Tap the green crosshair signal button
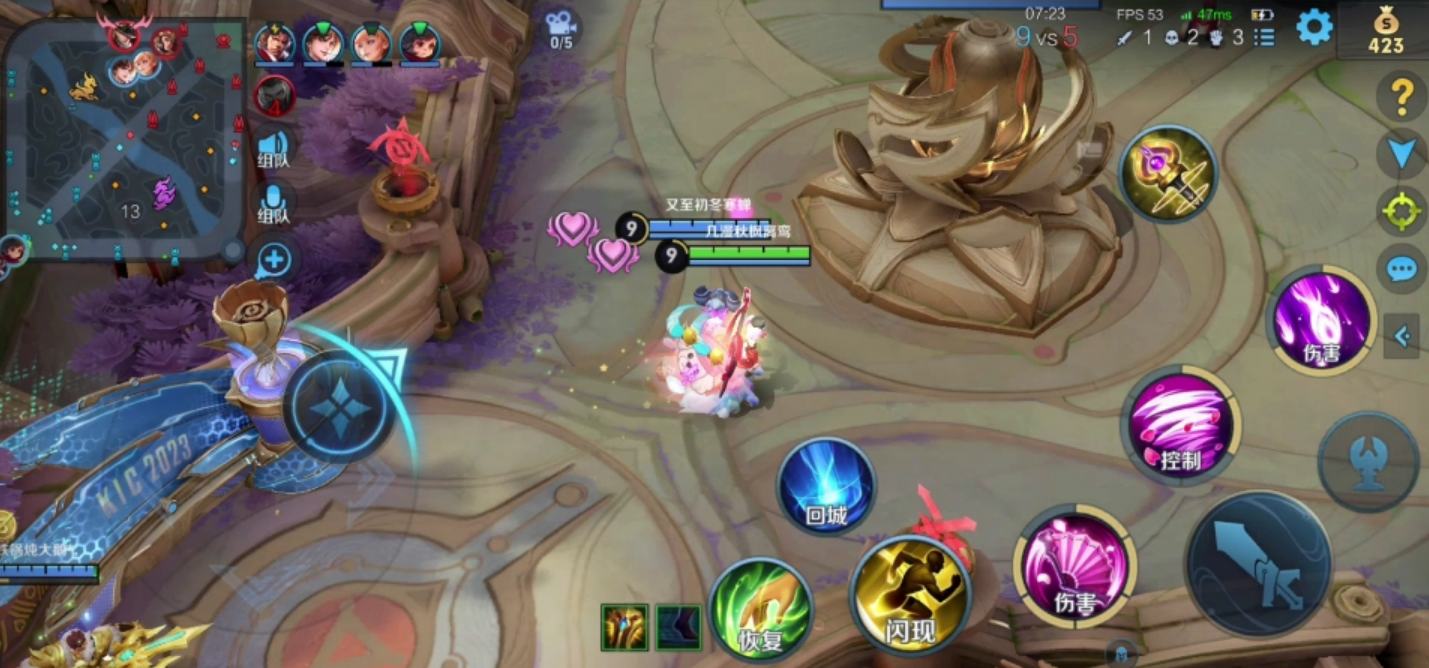1429x668 pixels. (1402, 211)
